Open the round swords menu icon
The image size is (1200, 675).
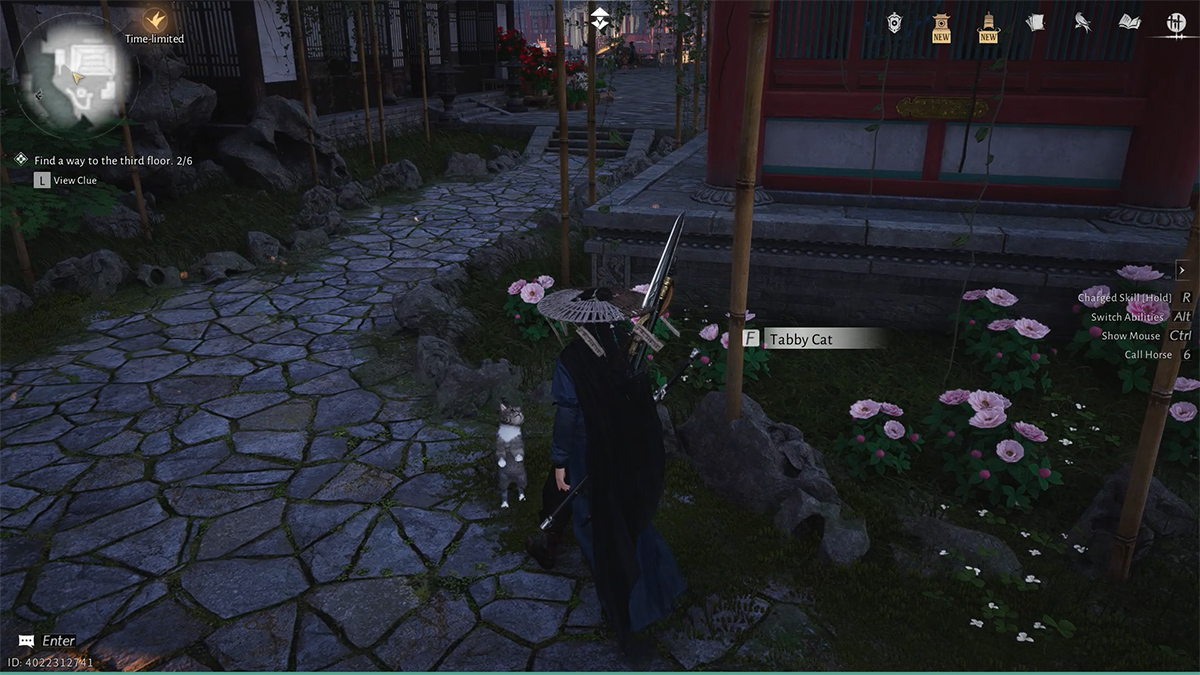[1176, 22]
